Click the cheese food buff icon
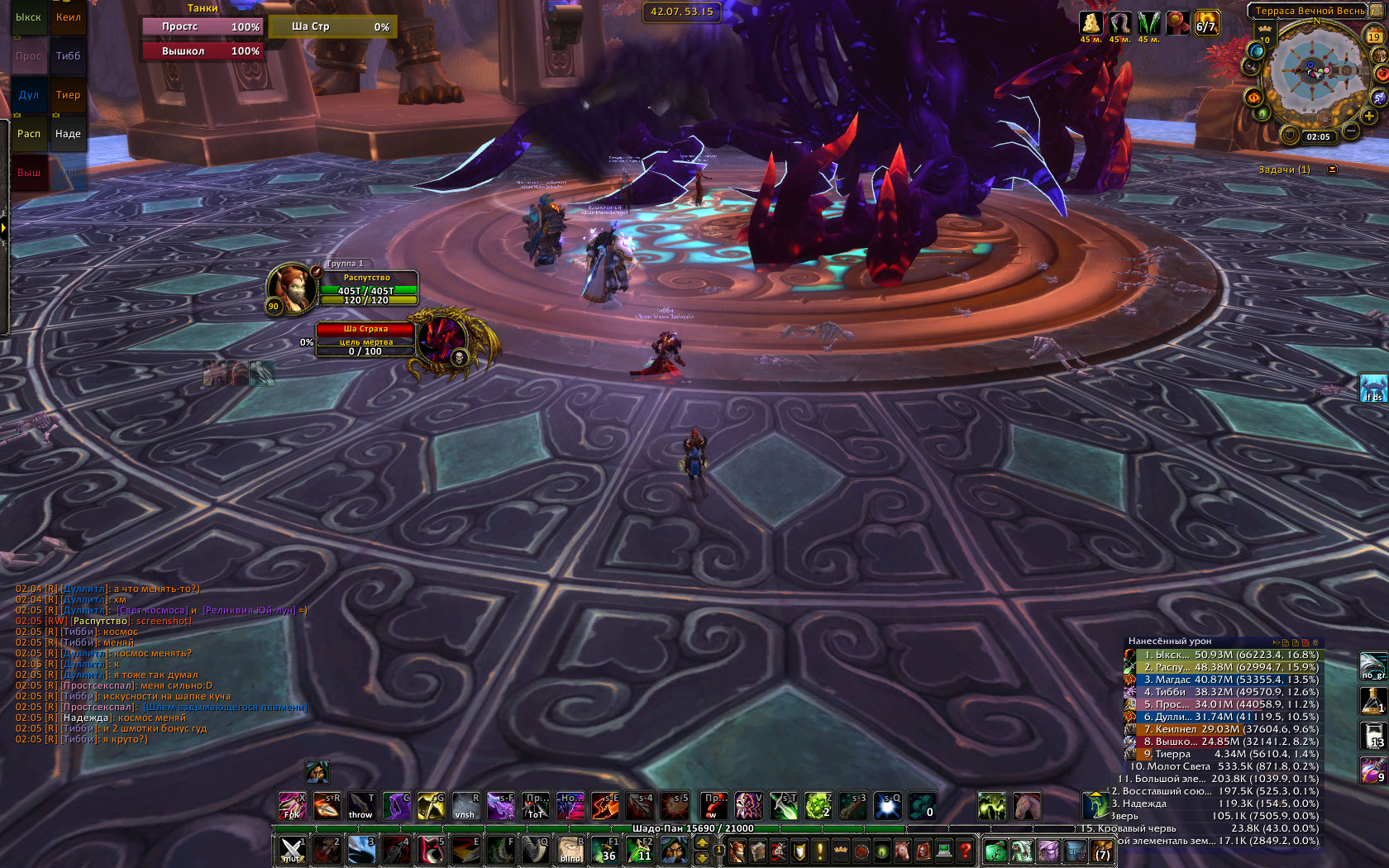 click(x=1091, y=23)
